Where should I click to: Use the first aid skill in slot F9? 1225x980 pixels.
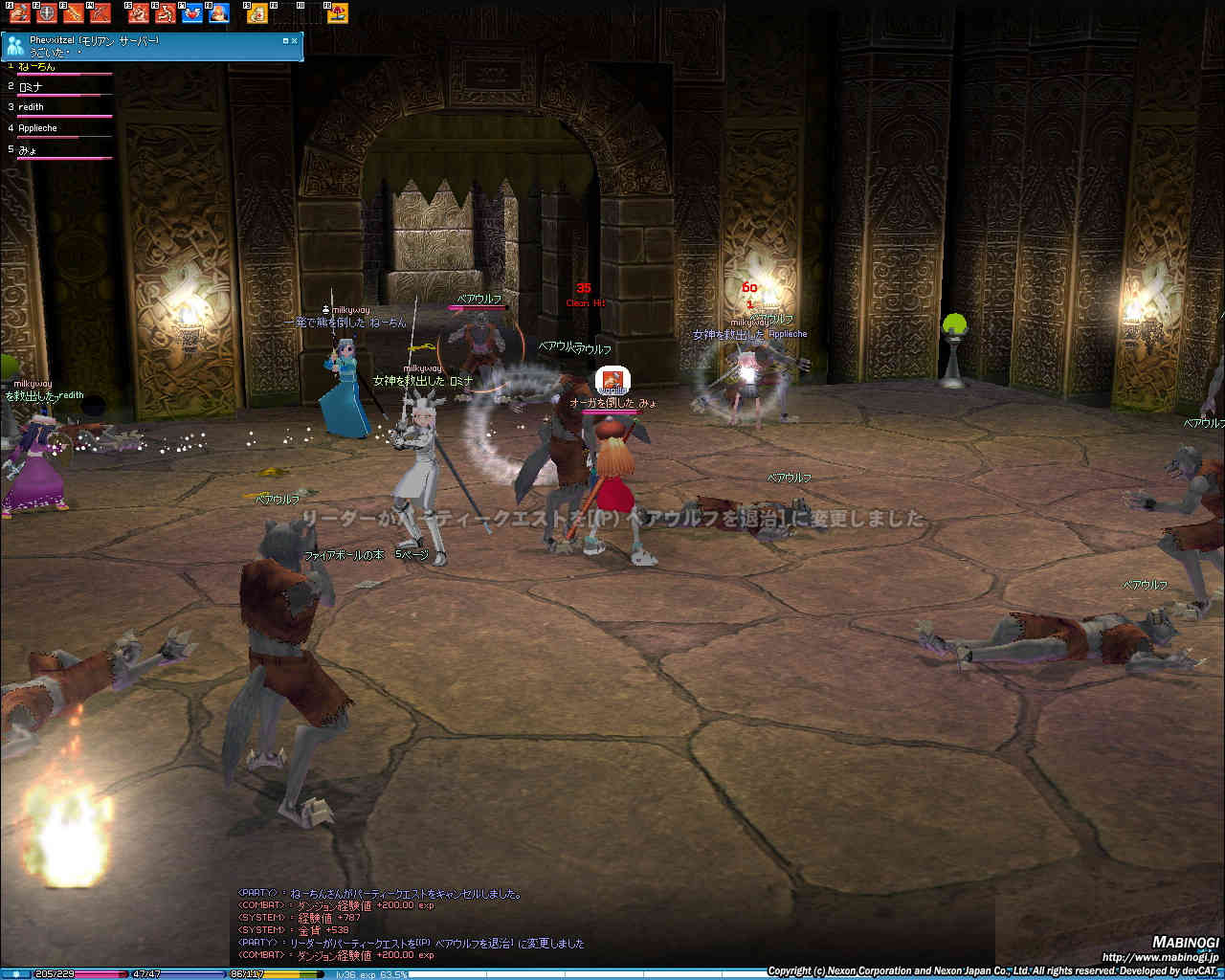tap(257, 13)
